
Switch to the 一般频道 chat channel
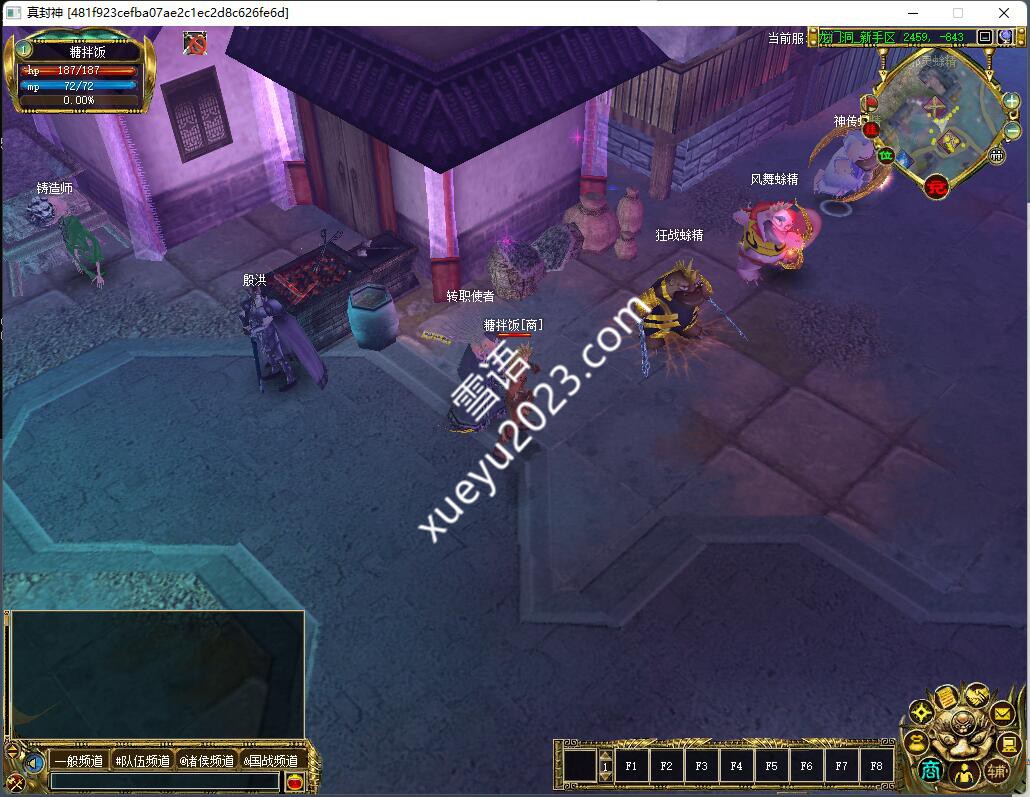tap(79, 761)
